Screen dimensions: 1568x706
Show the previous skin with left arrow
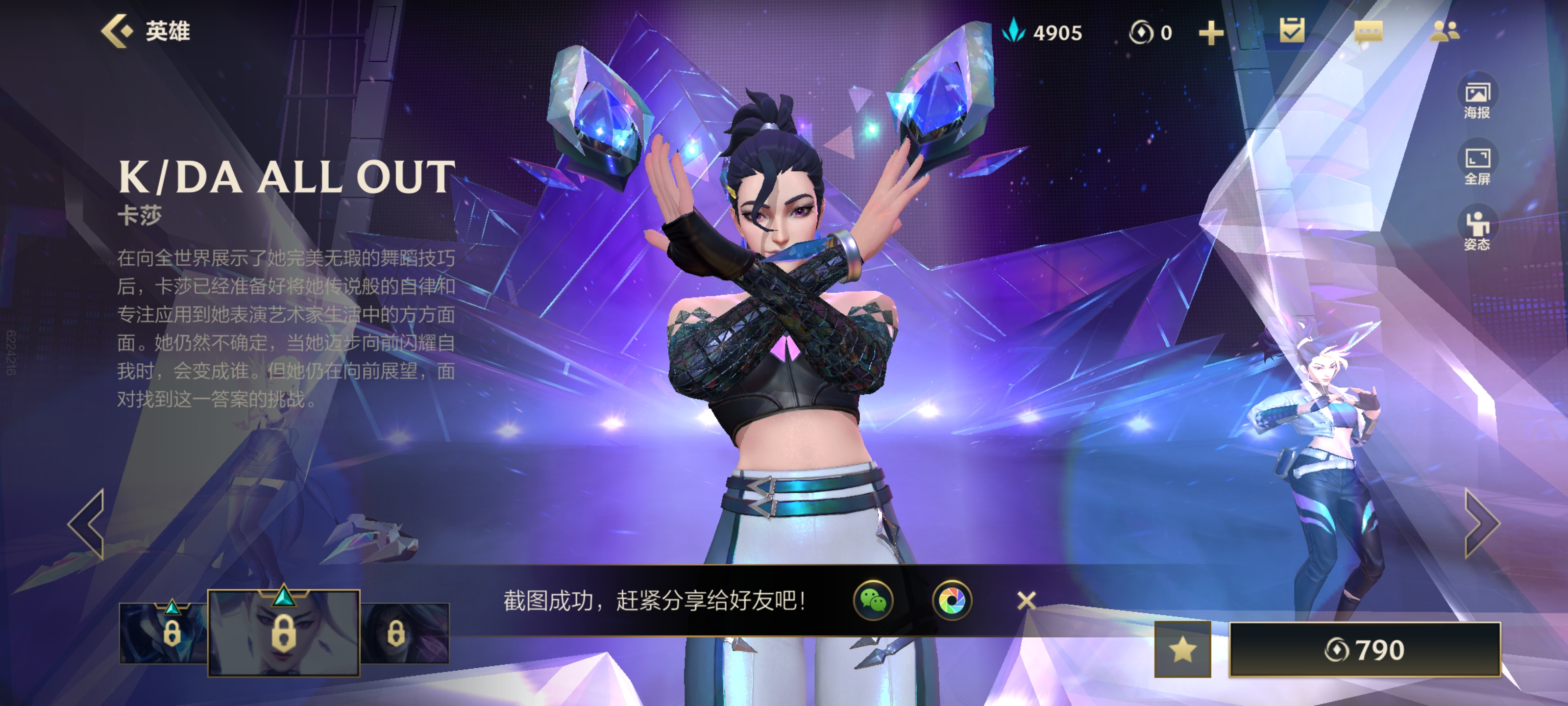coord(87,524)
